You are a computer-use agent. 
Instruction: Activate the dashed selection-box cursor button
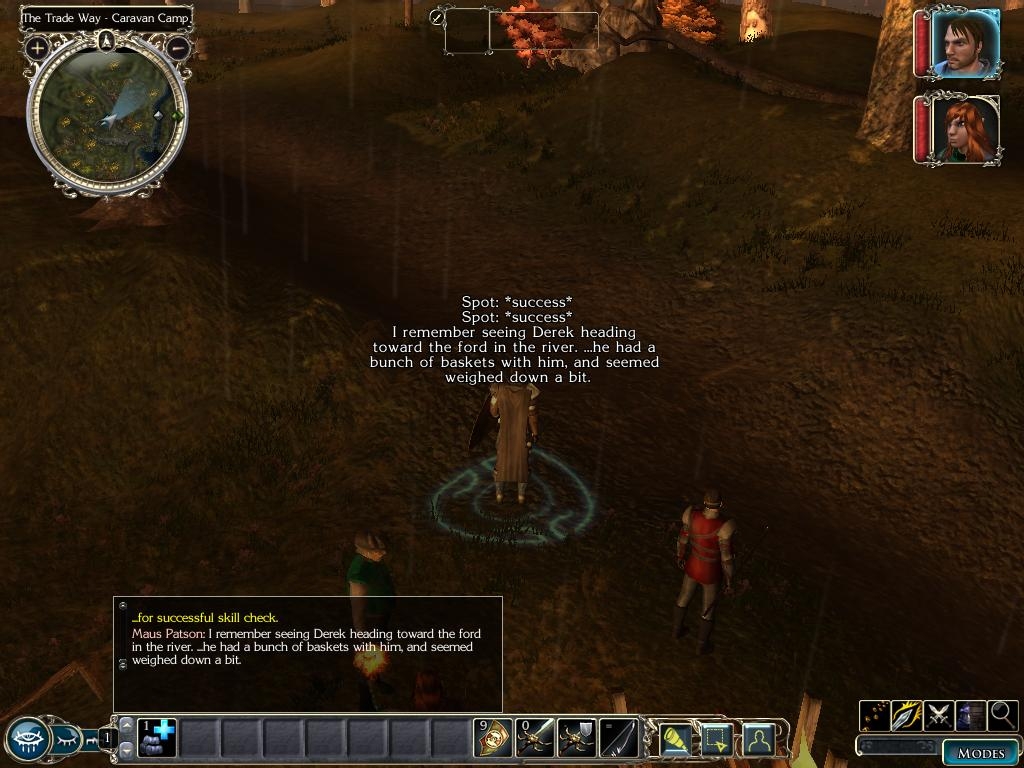tap(717, 739)
